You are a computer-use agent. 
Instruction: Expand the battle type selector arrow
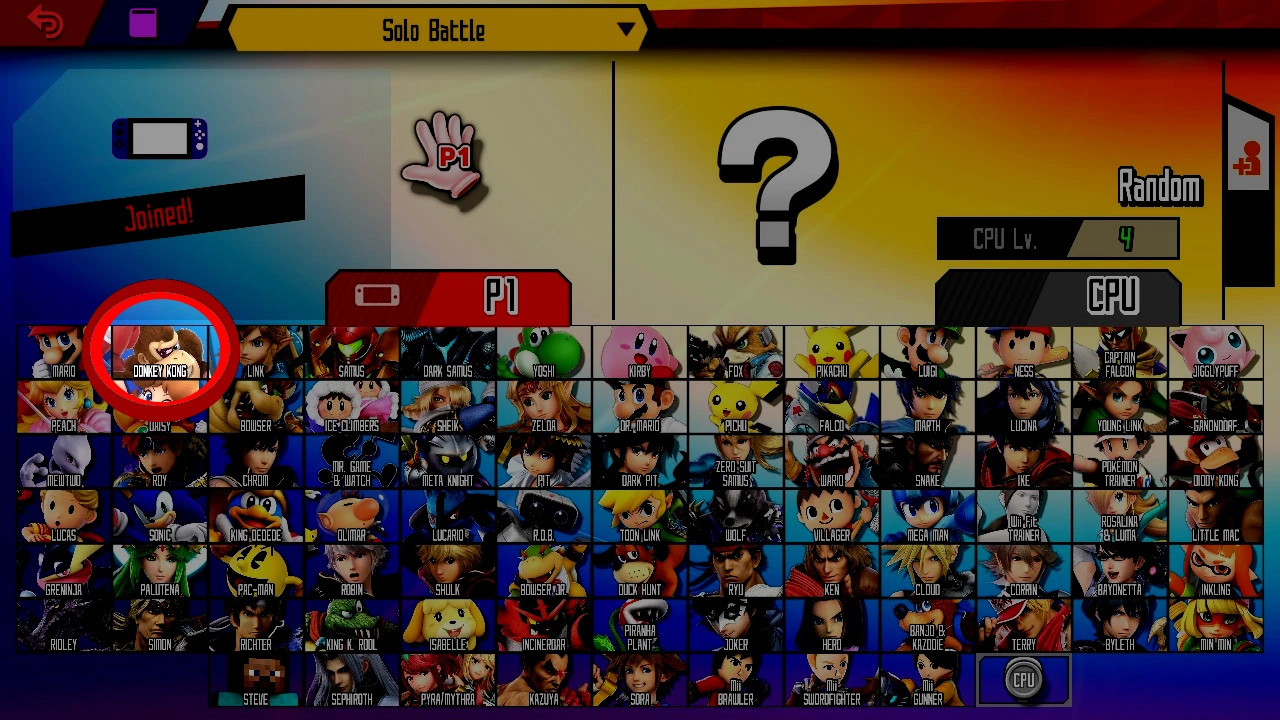(x=628, y=30)
